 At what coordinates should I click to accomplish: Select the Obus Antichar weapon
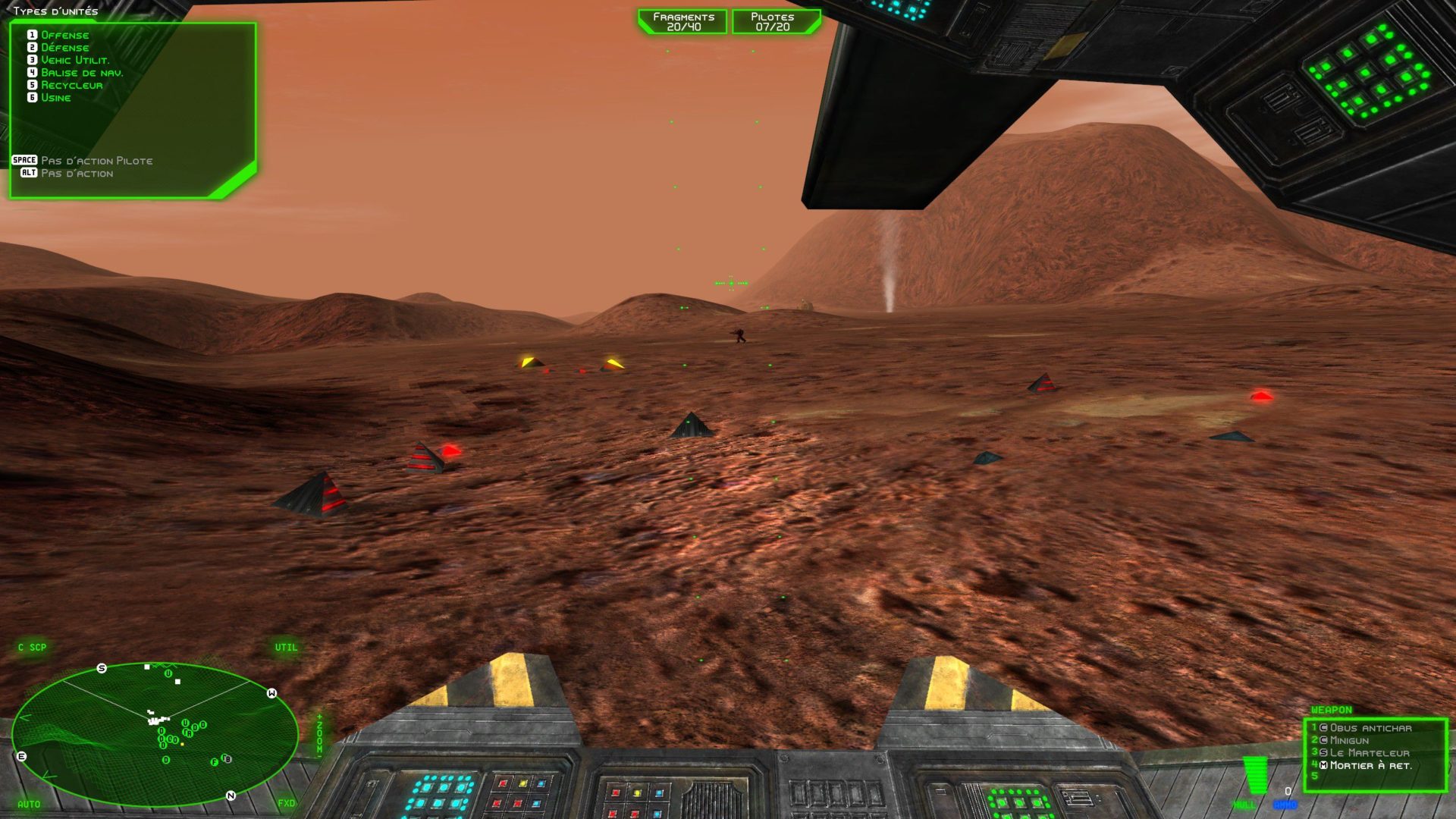tap(1370, 728)
